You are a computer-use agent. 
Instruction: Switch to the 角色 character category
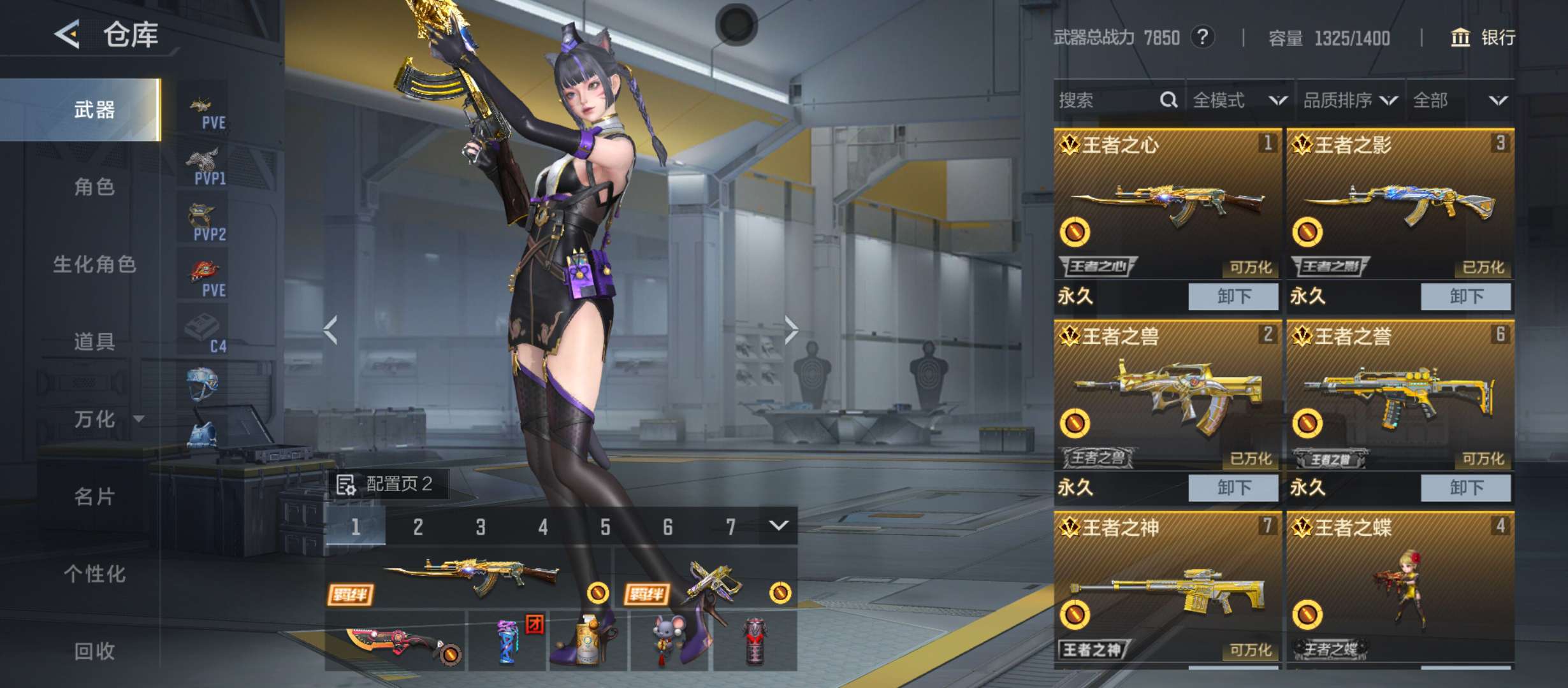(94, 187)
